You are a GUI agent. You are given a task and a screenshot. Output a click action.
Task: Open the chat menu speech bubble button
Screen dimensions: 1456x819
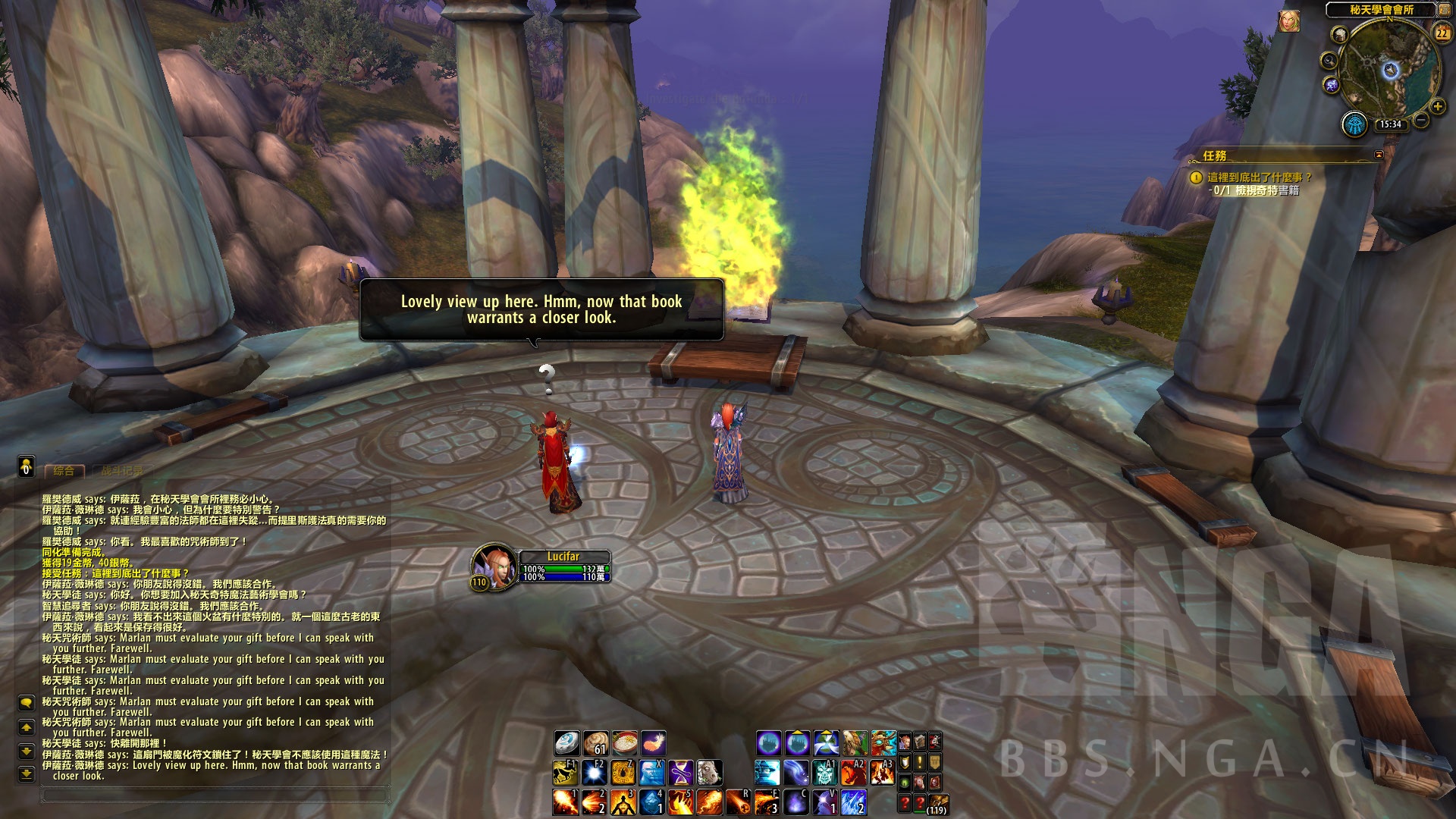[x=27, y=703]
